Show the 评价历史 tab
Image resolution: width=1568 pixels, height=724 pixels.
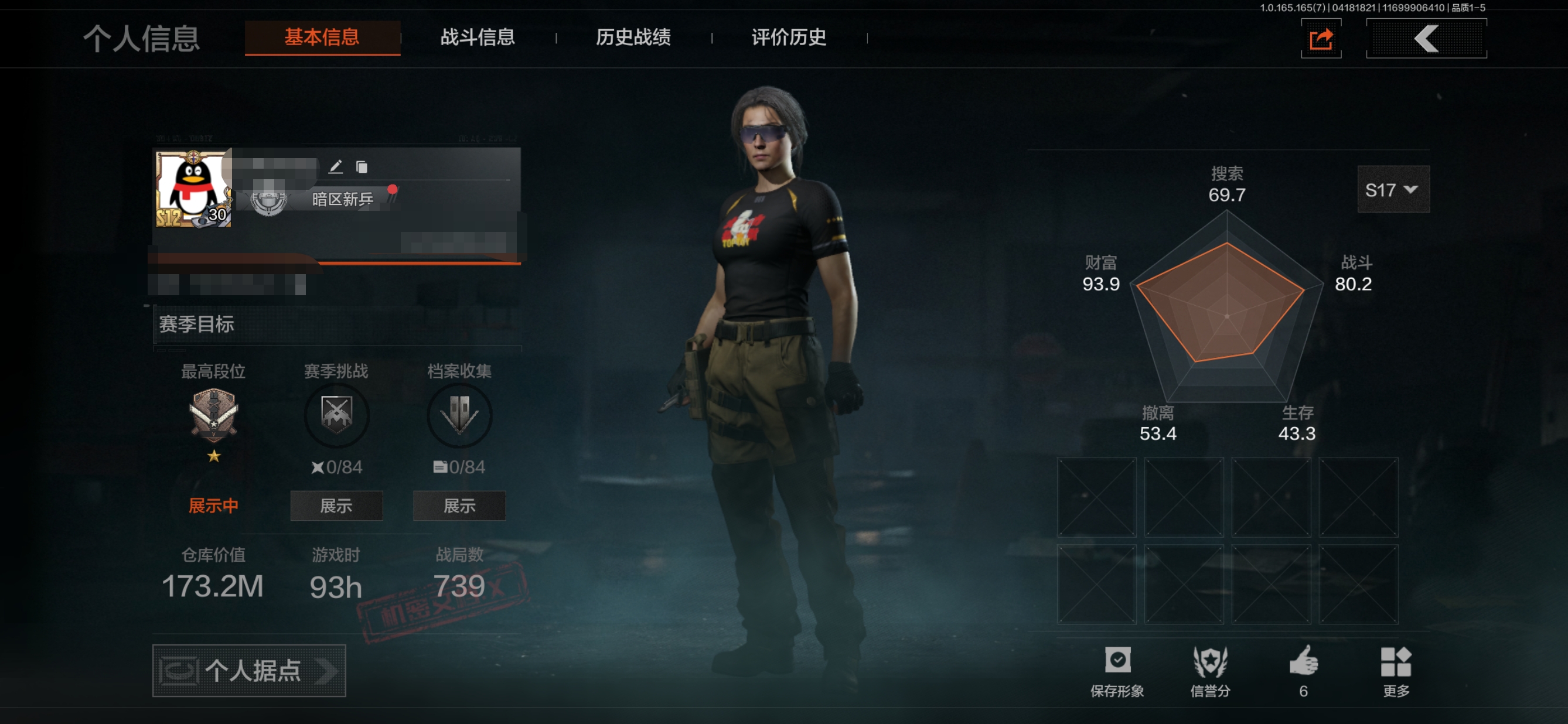click(x=789, y=37)
